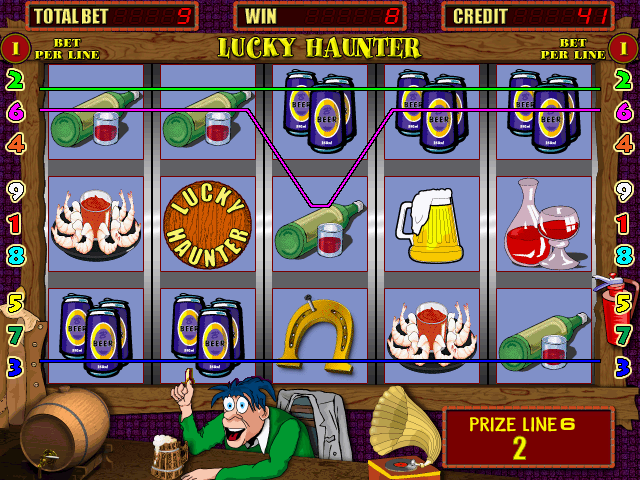Select payline 2 marker on the left rail

tap(15, 80)
